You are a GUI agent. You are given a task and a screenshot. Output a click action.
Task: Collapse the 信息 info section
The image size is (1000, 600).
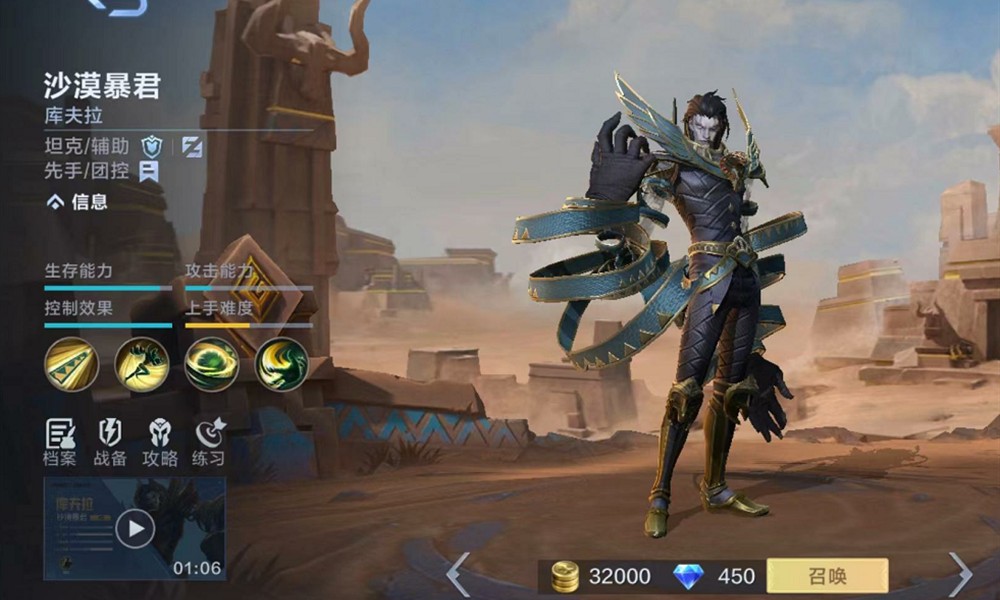[x=77, y=202]
